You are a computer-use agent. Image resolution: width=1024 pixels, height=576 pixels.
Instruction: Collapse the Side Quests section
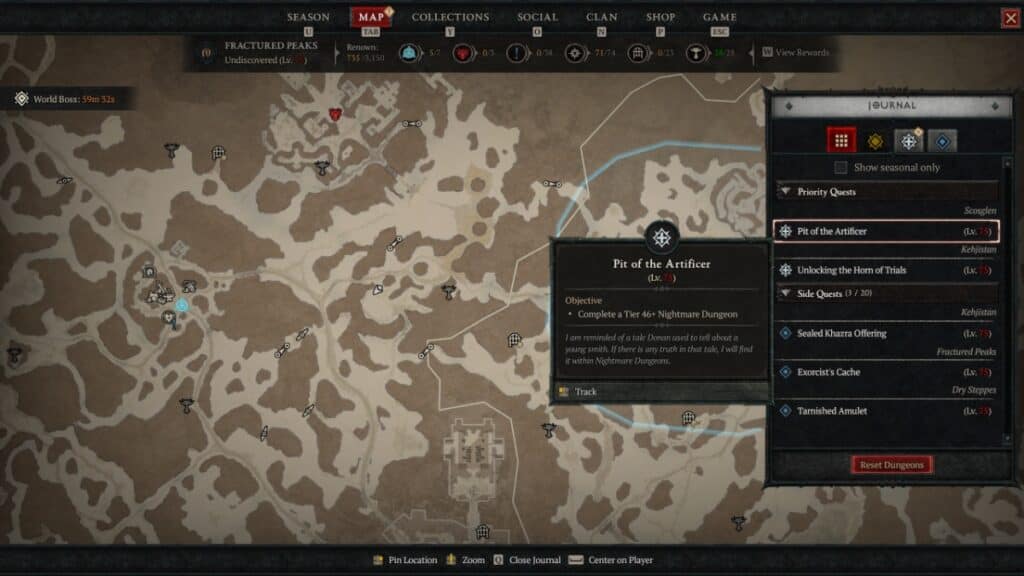(785, 292)
